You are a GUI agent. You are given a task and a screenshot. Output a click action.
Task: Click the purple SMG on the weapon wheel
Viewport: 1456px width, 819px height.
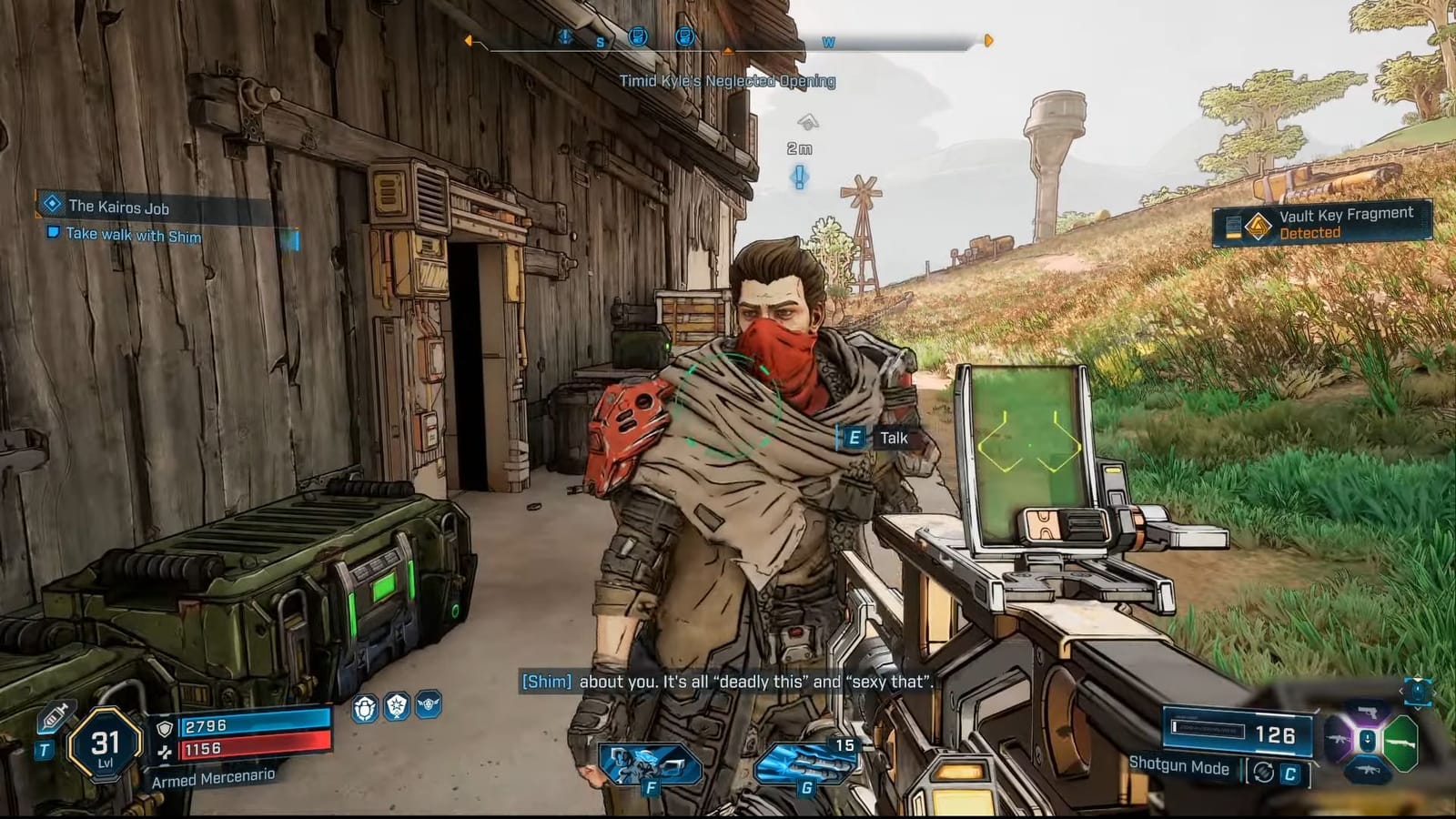tap(1338, 740)
